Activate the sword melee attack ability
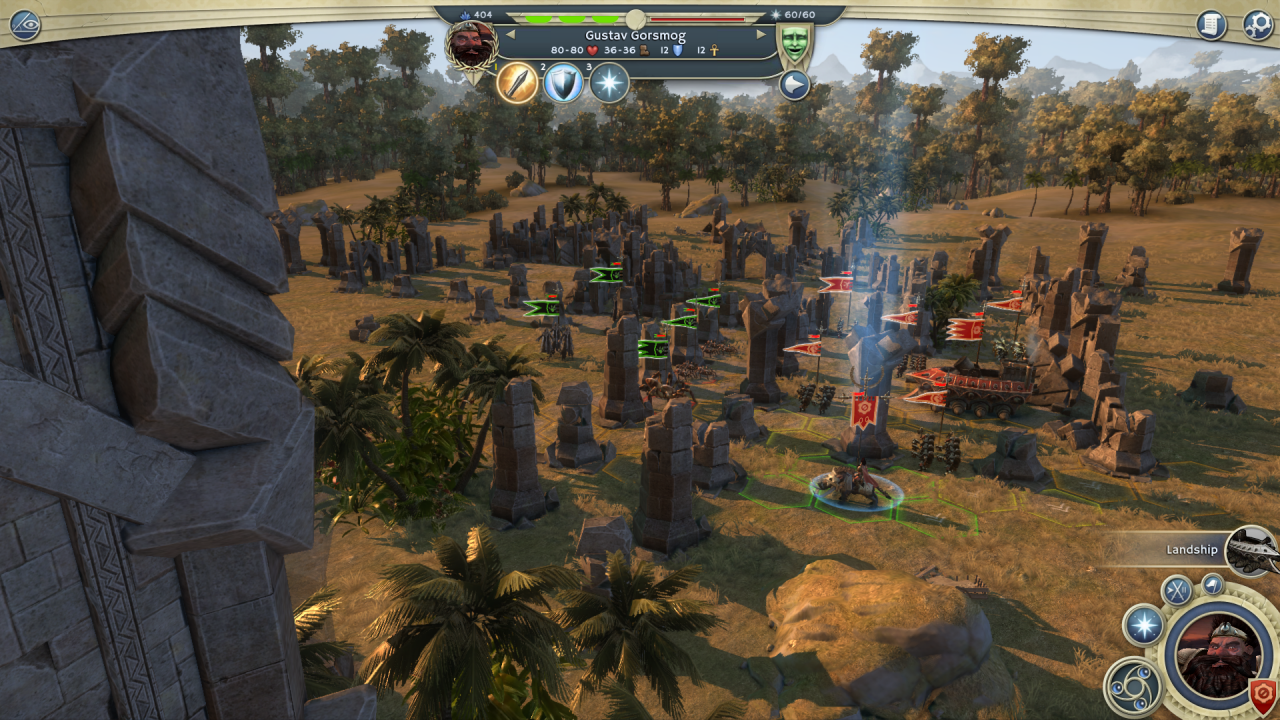The height and width of the screenshot is (720, 1280). click(x=517, y=83)
